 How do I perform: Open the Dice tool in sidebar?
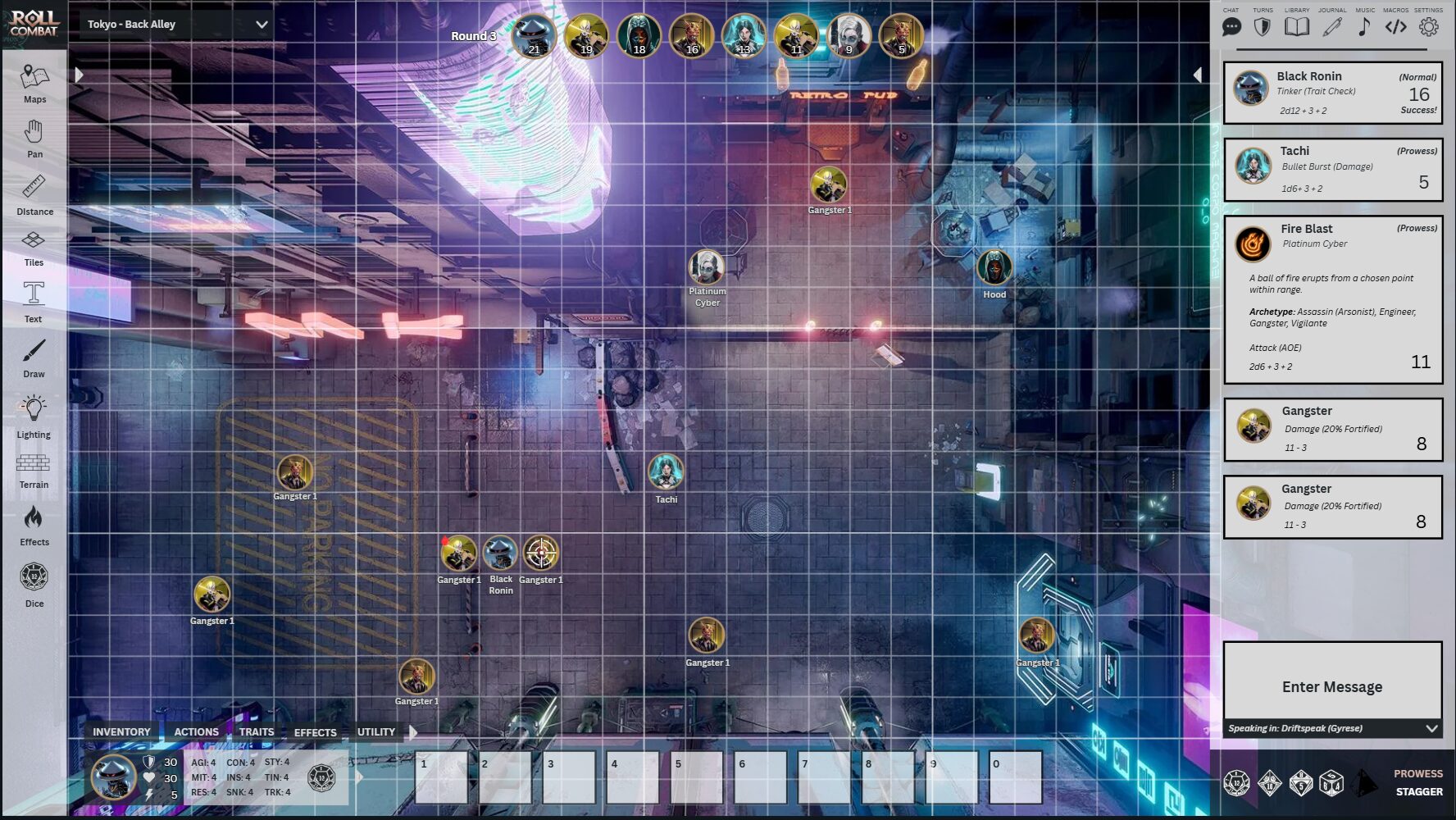34,583
